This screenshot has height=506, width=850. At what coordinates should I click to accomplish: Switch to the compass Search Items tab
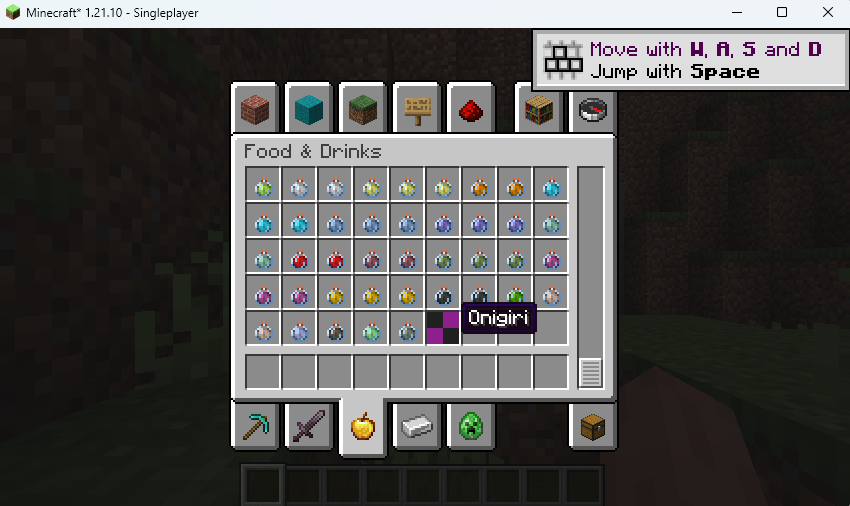coord(593,109)
